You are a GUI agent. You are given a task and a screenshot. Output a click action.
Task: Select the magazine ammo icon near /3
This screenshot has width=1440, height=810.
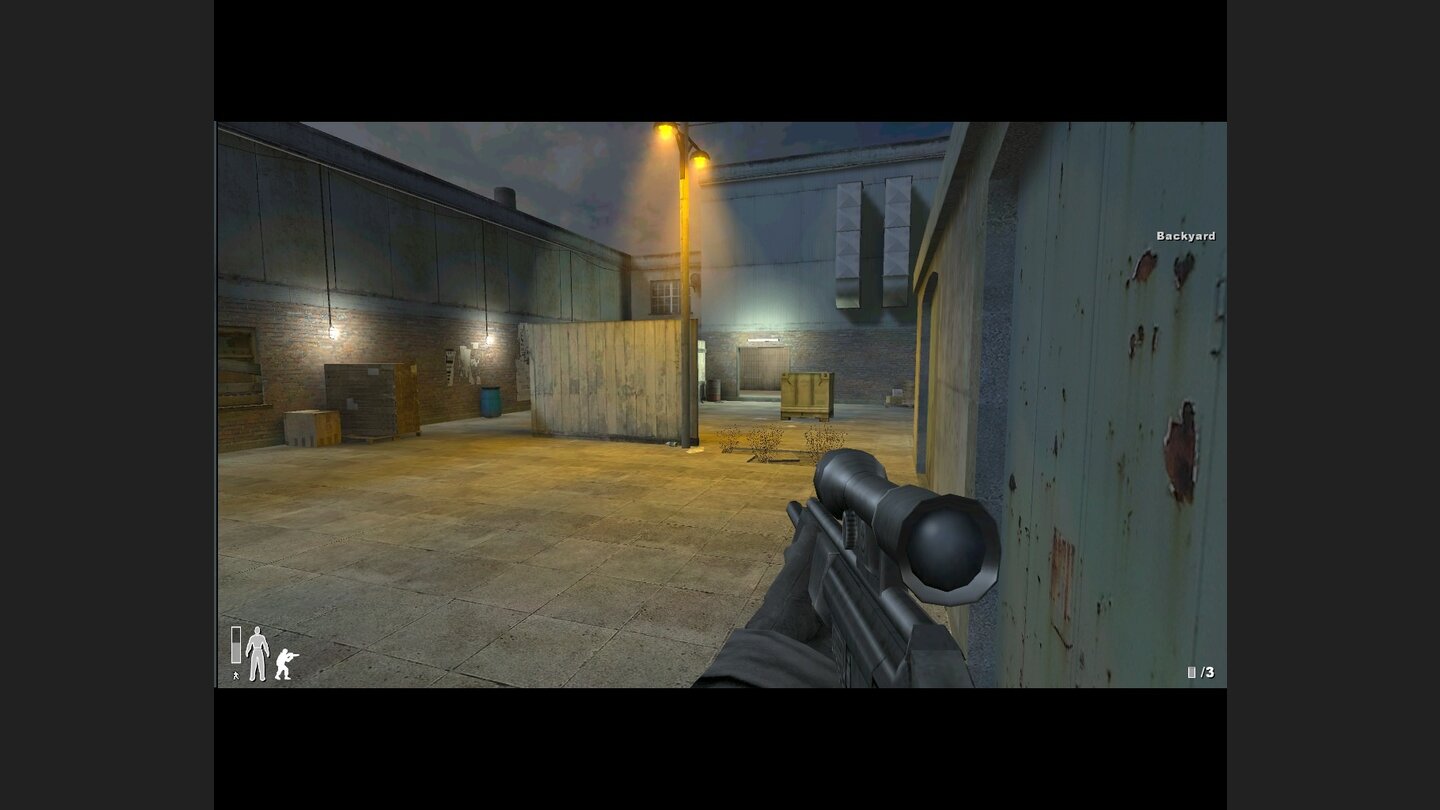point(1193,674)
